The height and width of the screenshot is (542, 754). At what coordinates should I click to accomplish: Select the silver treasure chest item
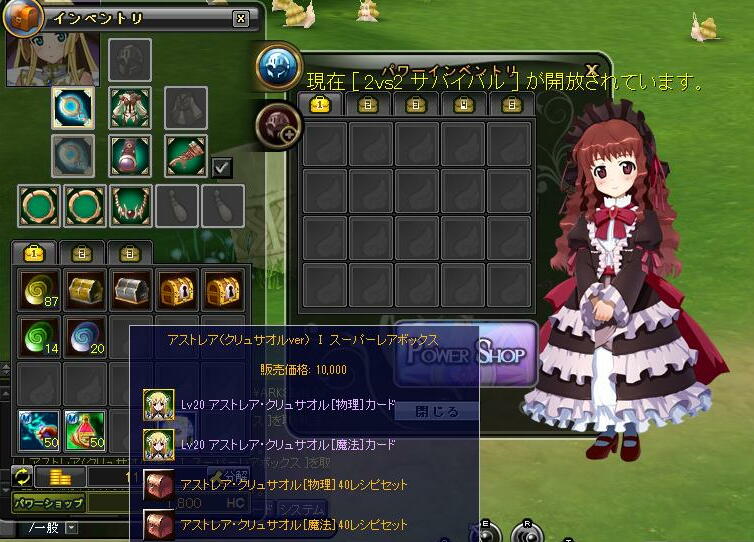tap(130, 290)
